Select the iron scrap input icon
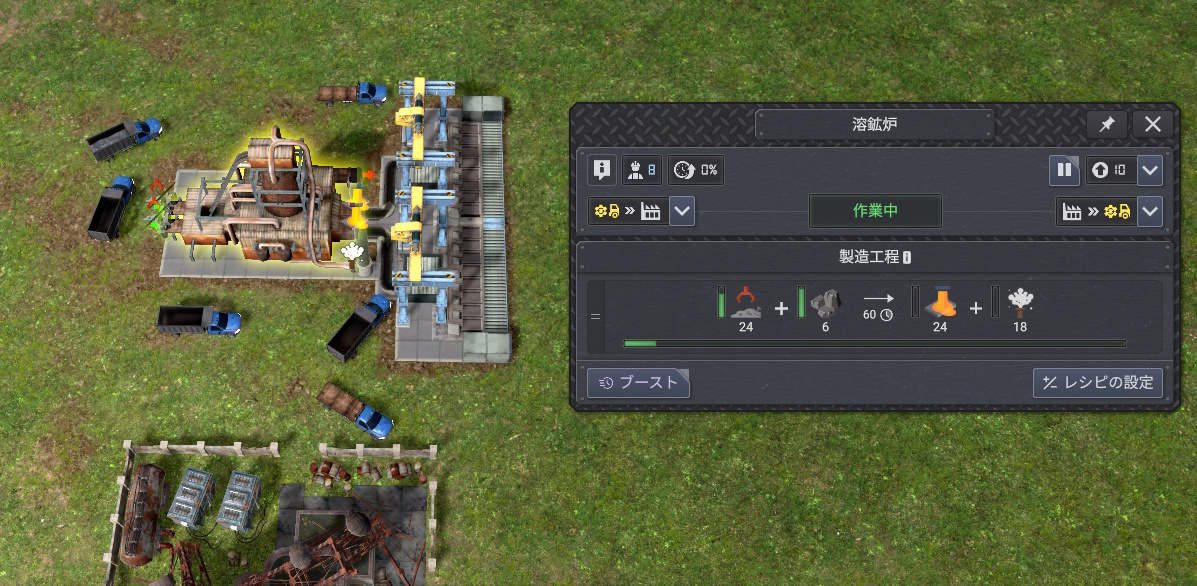Image resolution: width=1197 pixels, height=586 pixels. click(x=745, y=302)
